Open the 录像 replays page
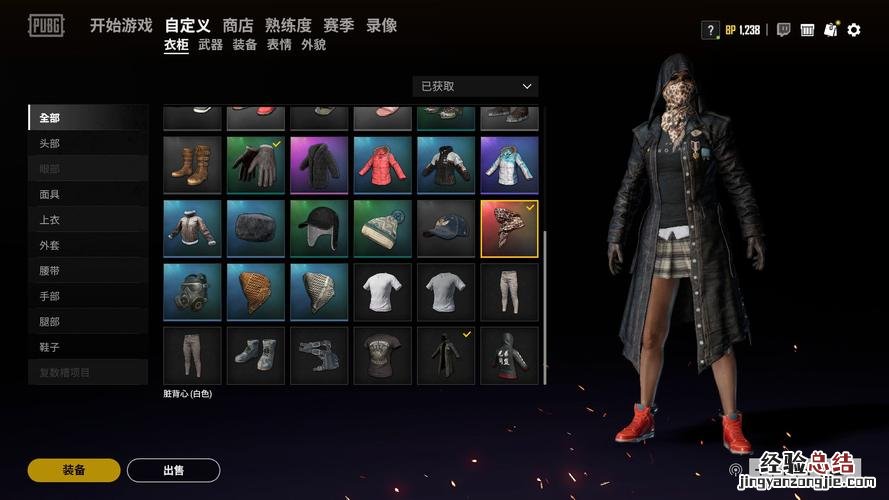Screen dimensions: 889x500 381,26
